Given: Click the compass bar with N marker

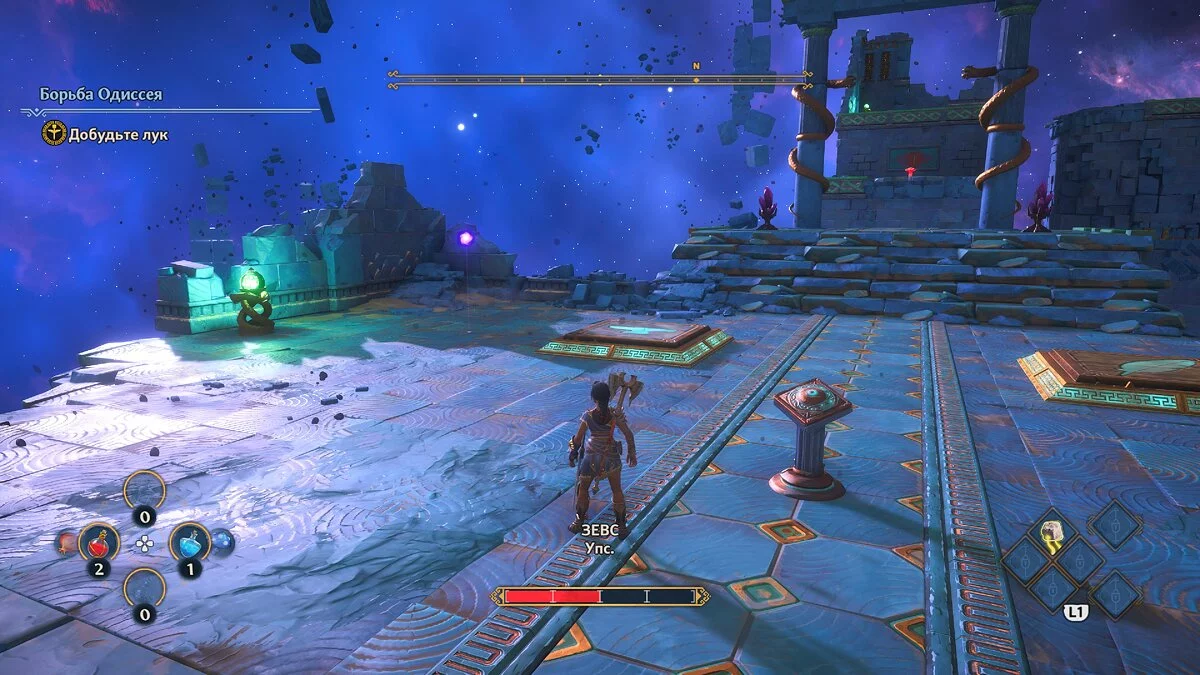Looking at the screenshot, I should tap(600, 76).
